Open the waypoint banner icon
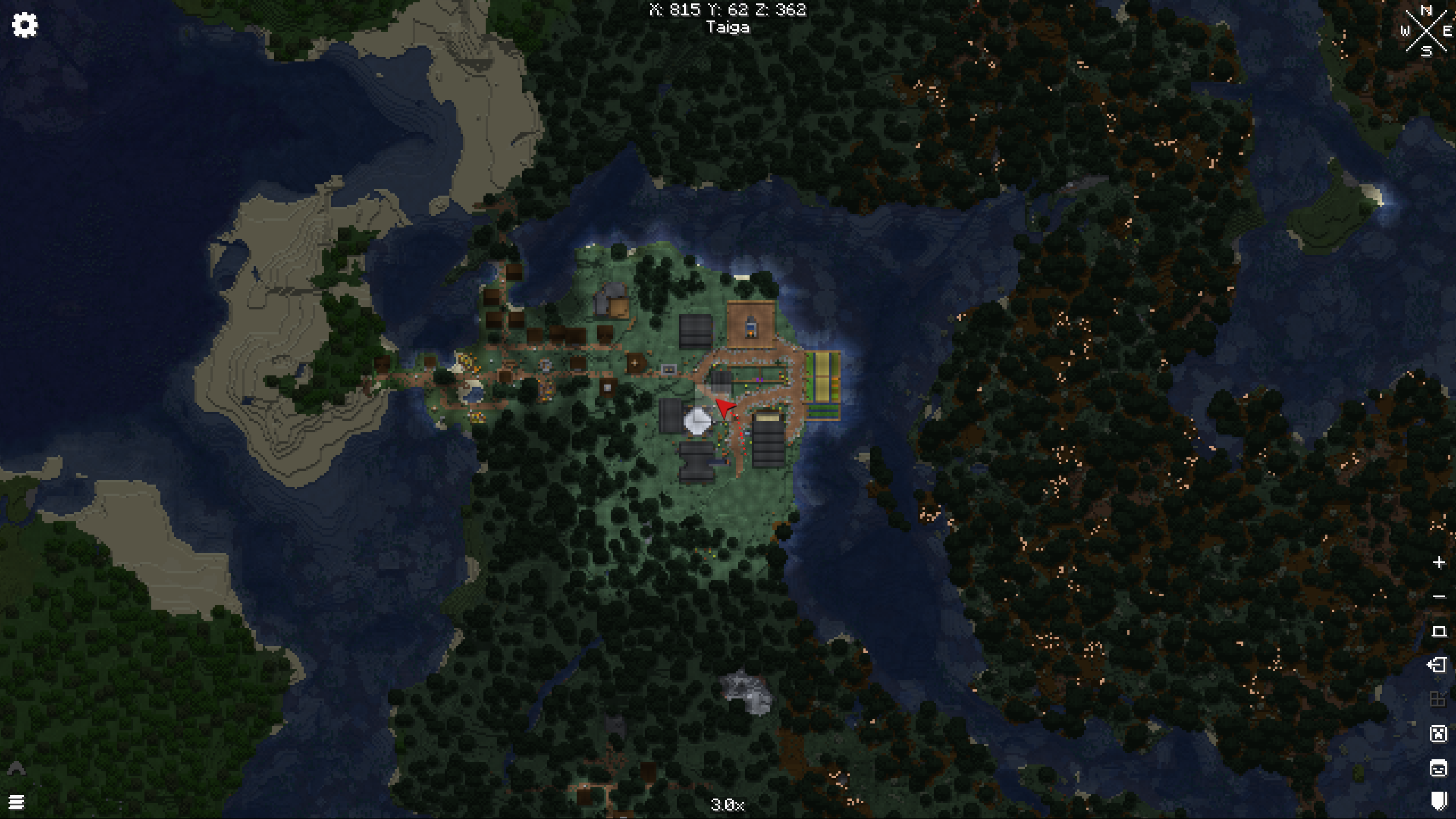The width and height of the screenshot is (1456, 819). [1438, 801]
